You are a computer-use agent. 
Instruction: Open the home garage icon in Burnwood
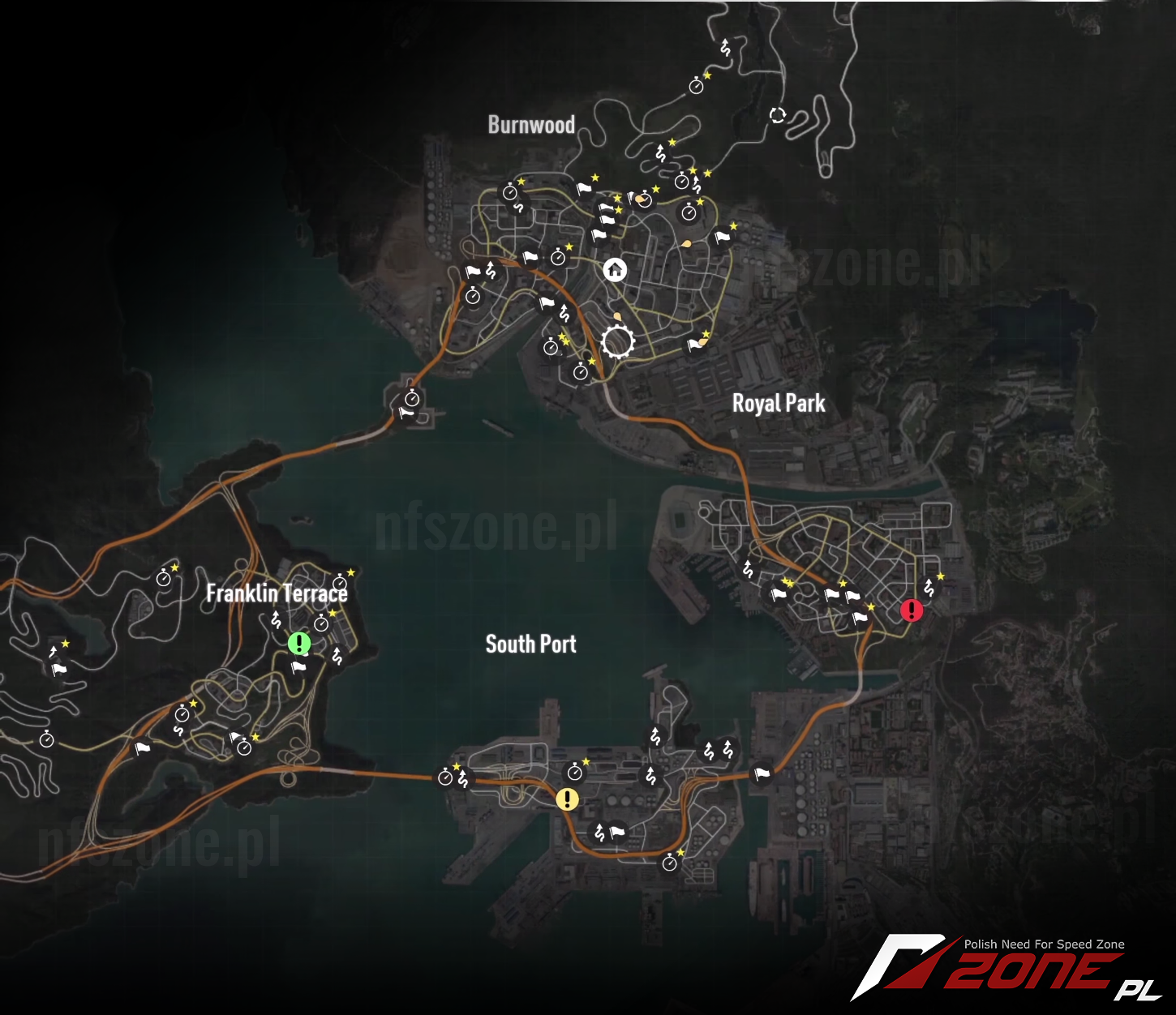[x=614, y=268]
